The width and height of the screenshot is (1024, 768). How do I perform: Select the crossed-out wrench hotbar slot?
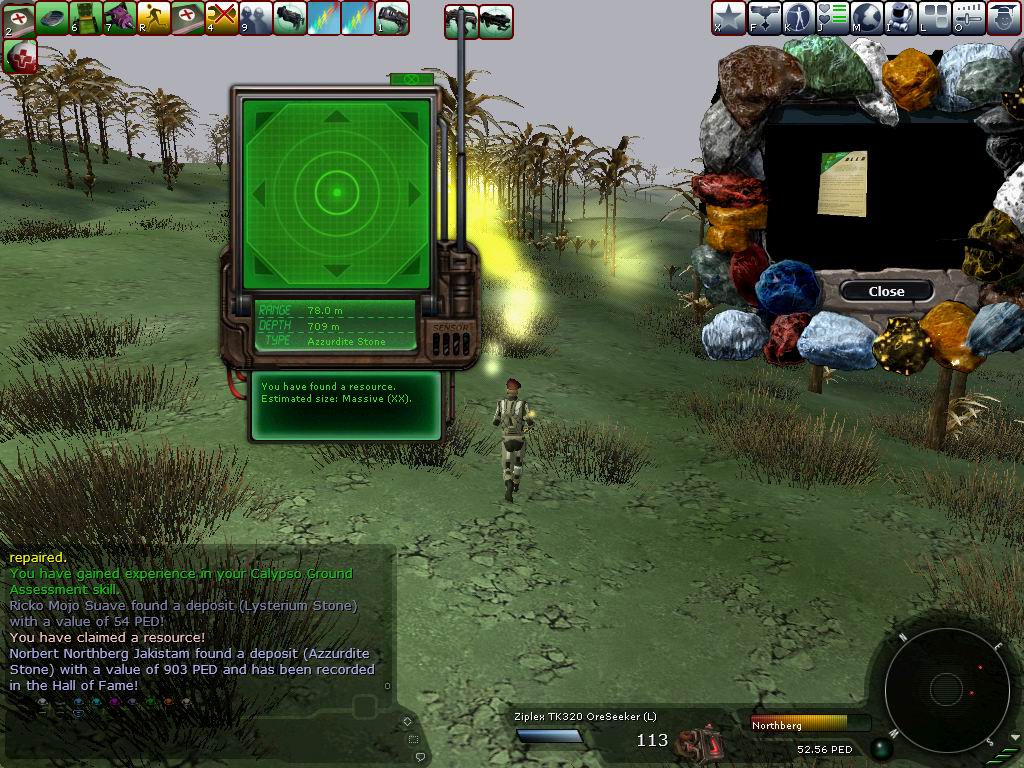pos(222,17)
